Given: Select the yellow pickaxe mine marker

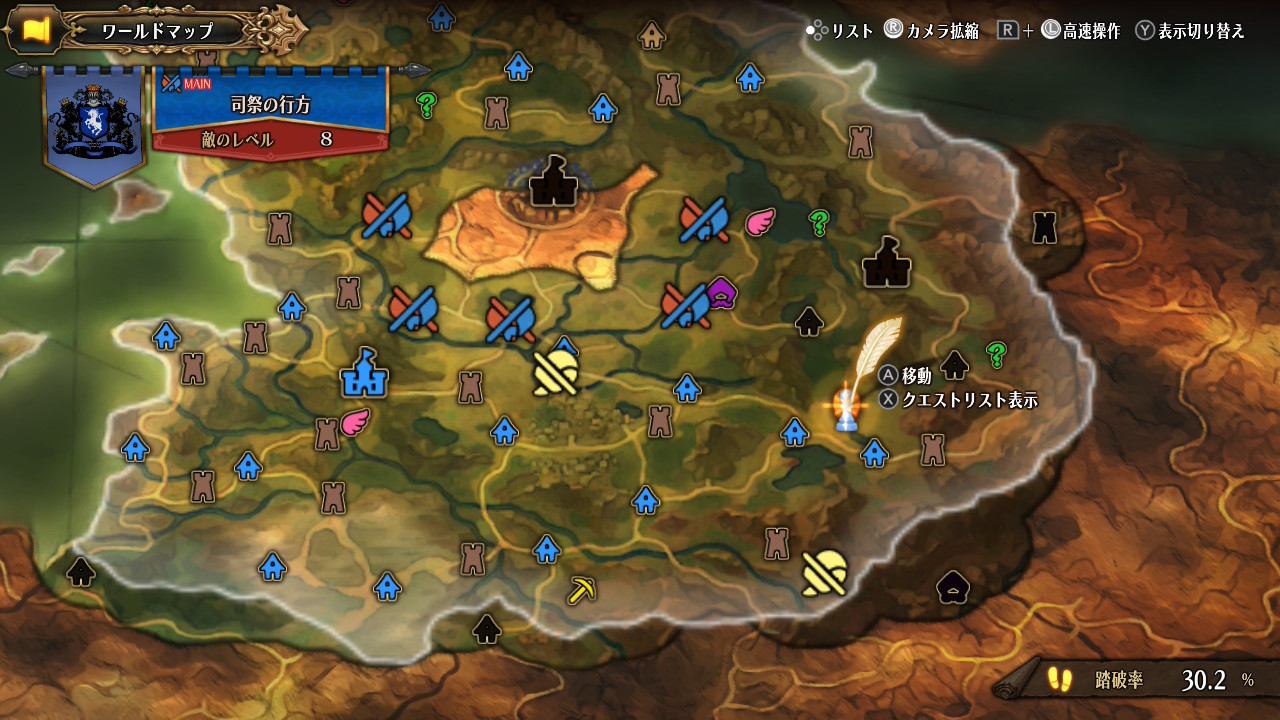Looking at the screenshot, I should [581, 590].
